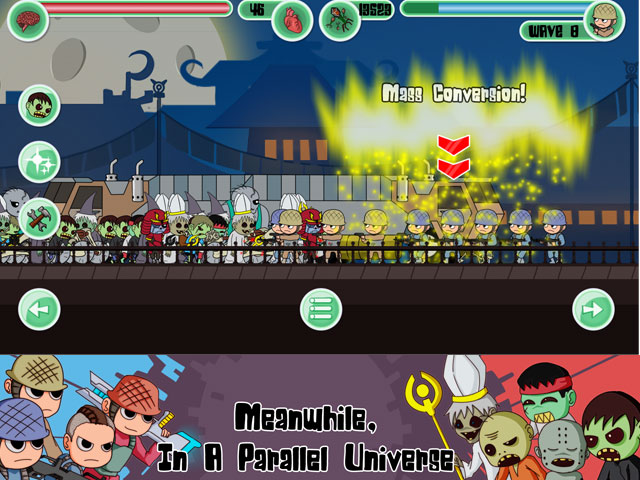Image resolution: width=640 pixels, height=480 pixels.
Task: Open the zombie head unit button
Action: pos(39,106)
